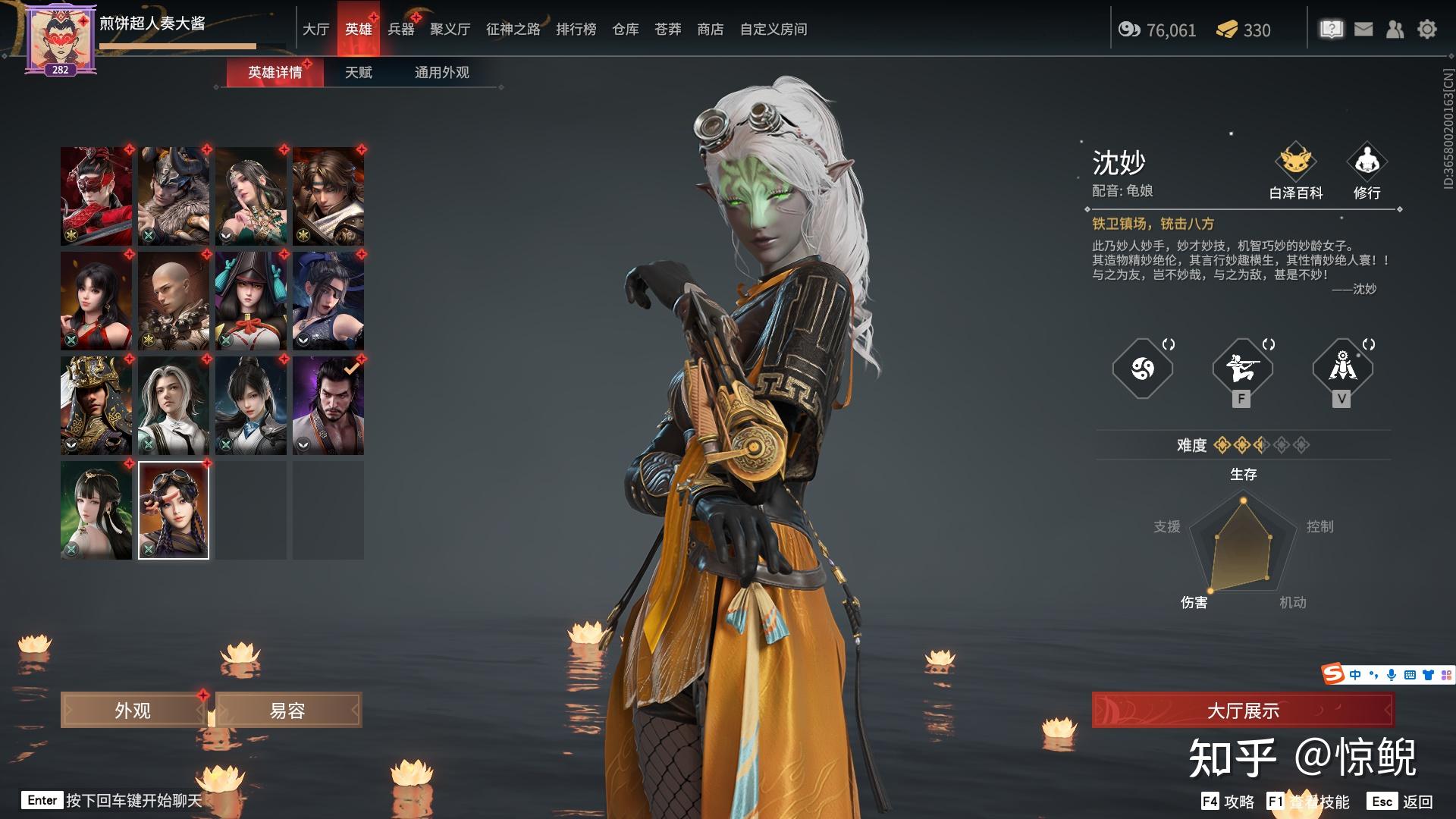The image size is (1456, 819).
Task: Open the 易容 face customization
Action: 287,711
